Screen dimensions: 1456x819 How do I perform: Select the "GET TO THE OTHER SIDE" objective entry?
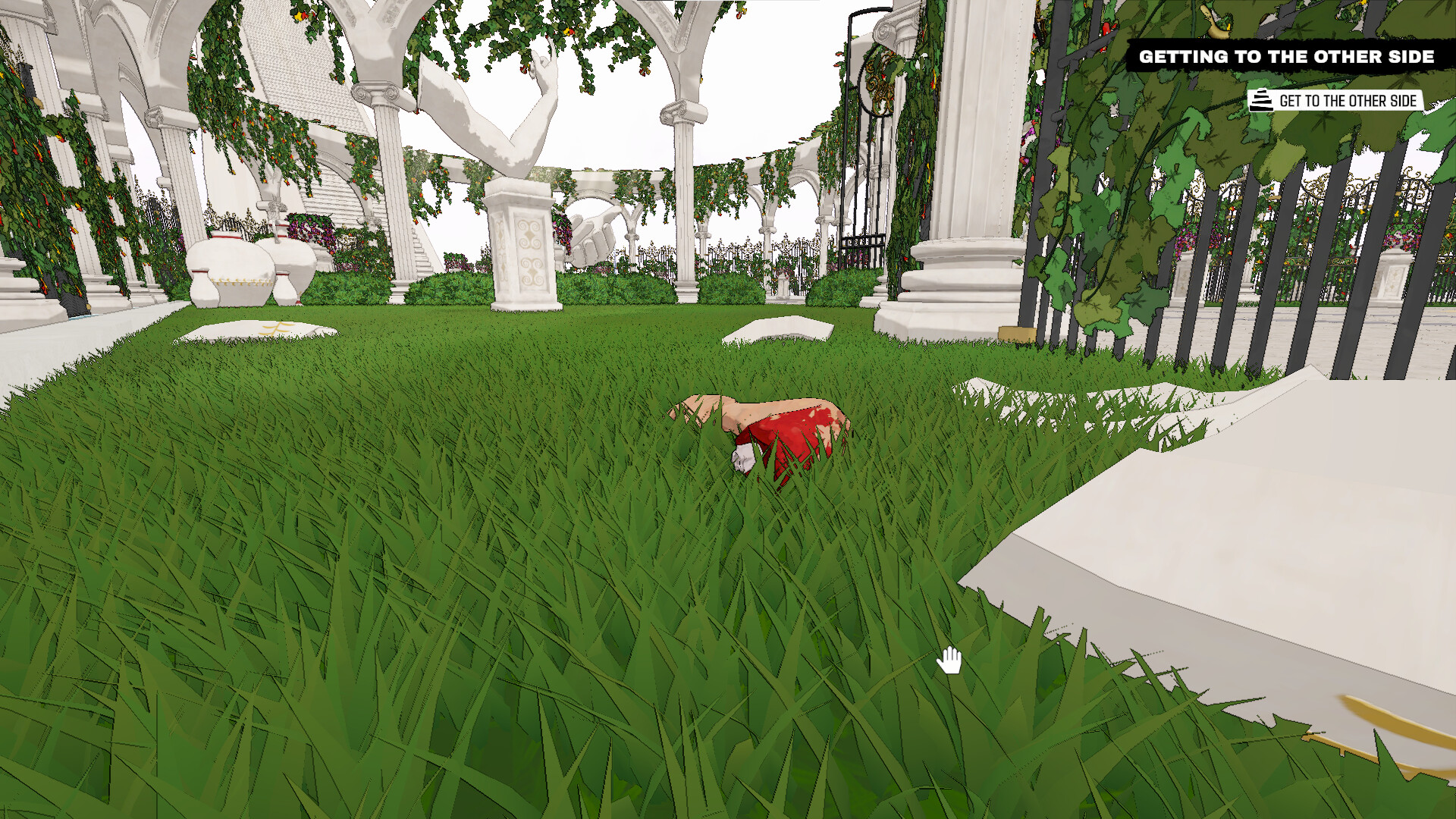1348,99
